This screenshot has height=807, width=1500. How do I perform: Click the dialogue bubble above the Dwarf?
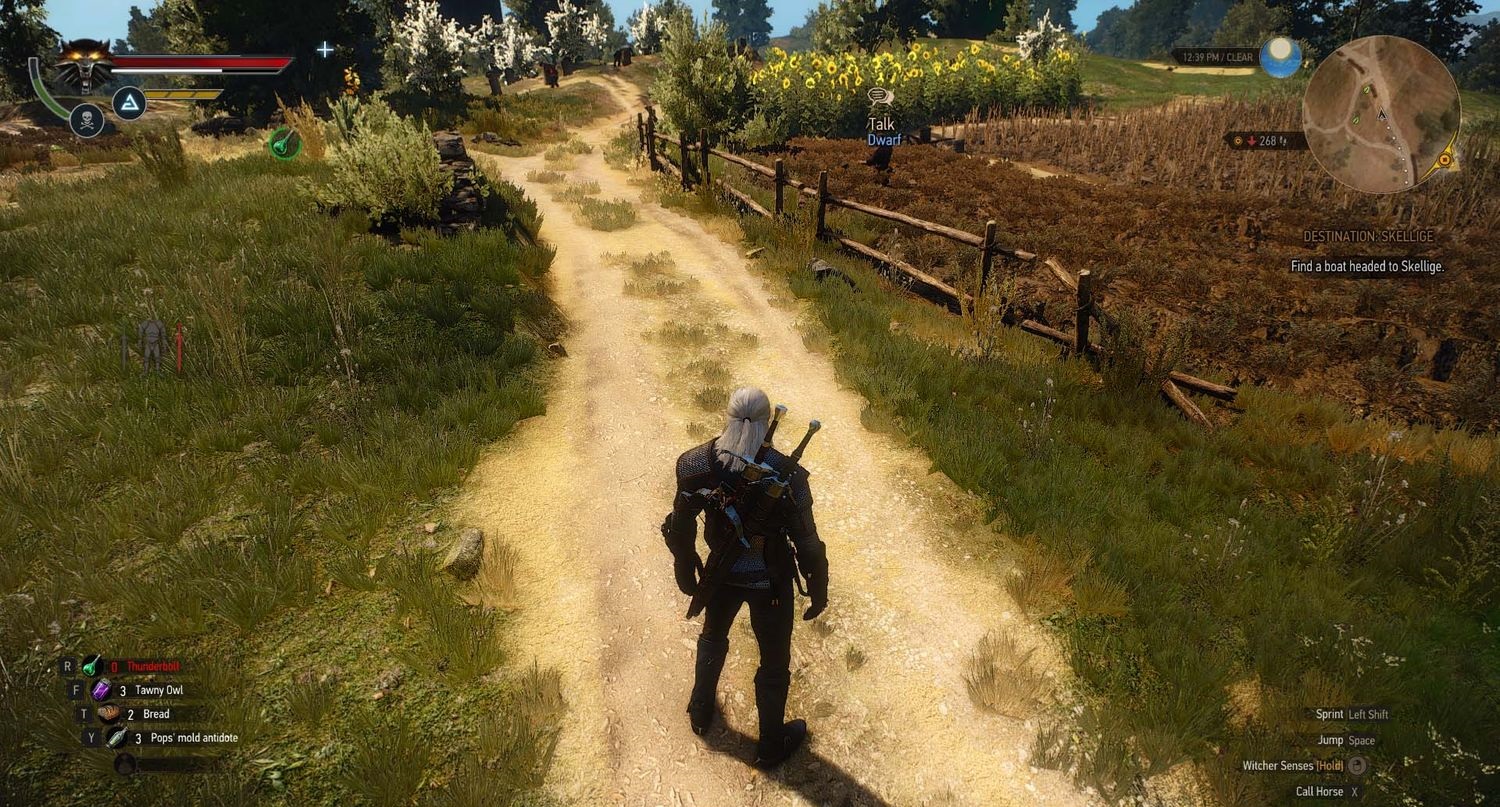(x=879, y=97)
